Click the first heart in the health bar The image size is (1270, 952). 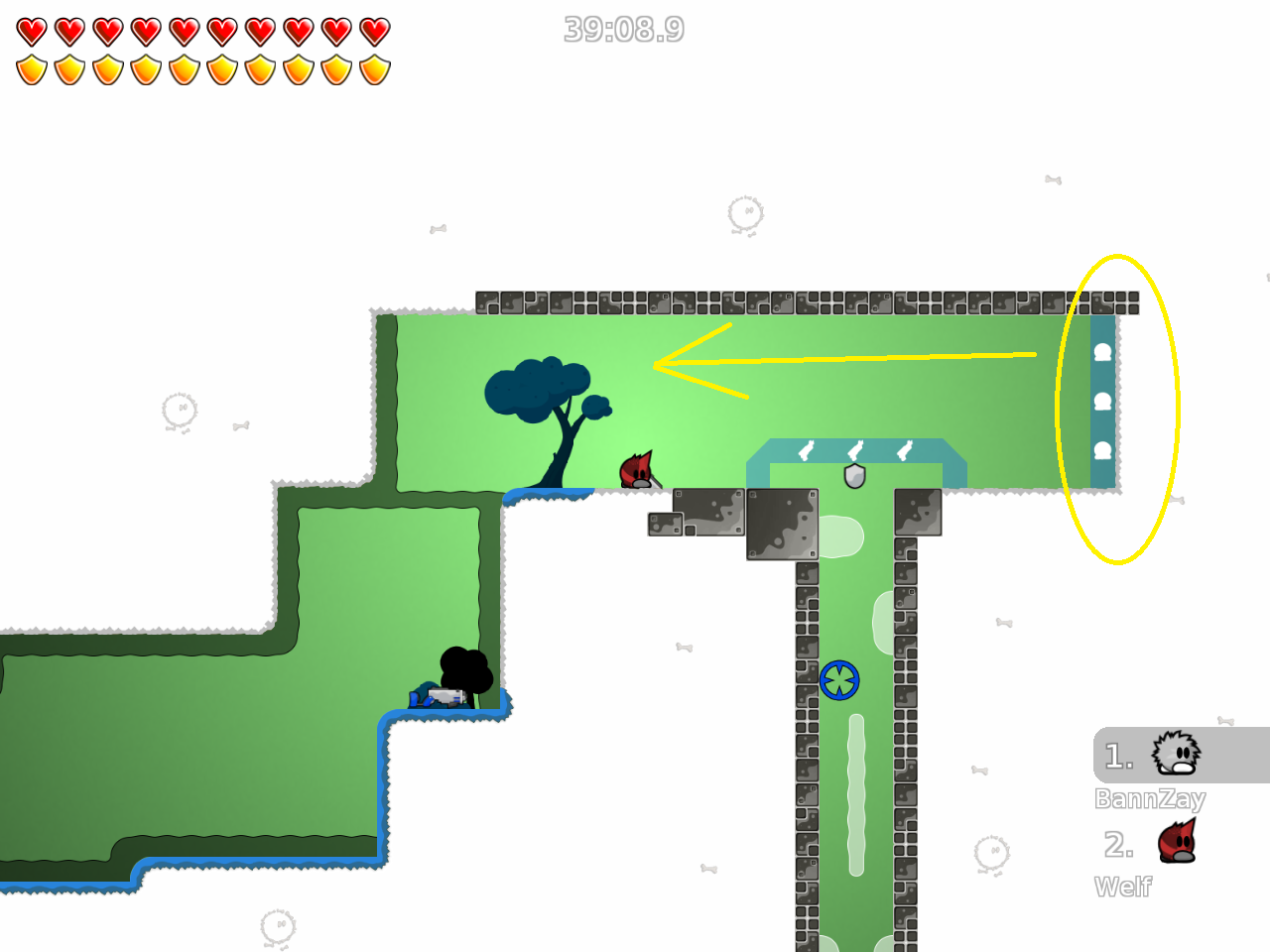pos(30,30)
